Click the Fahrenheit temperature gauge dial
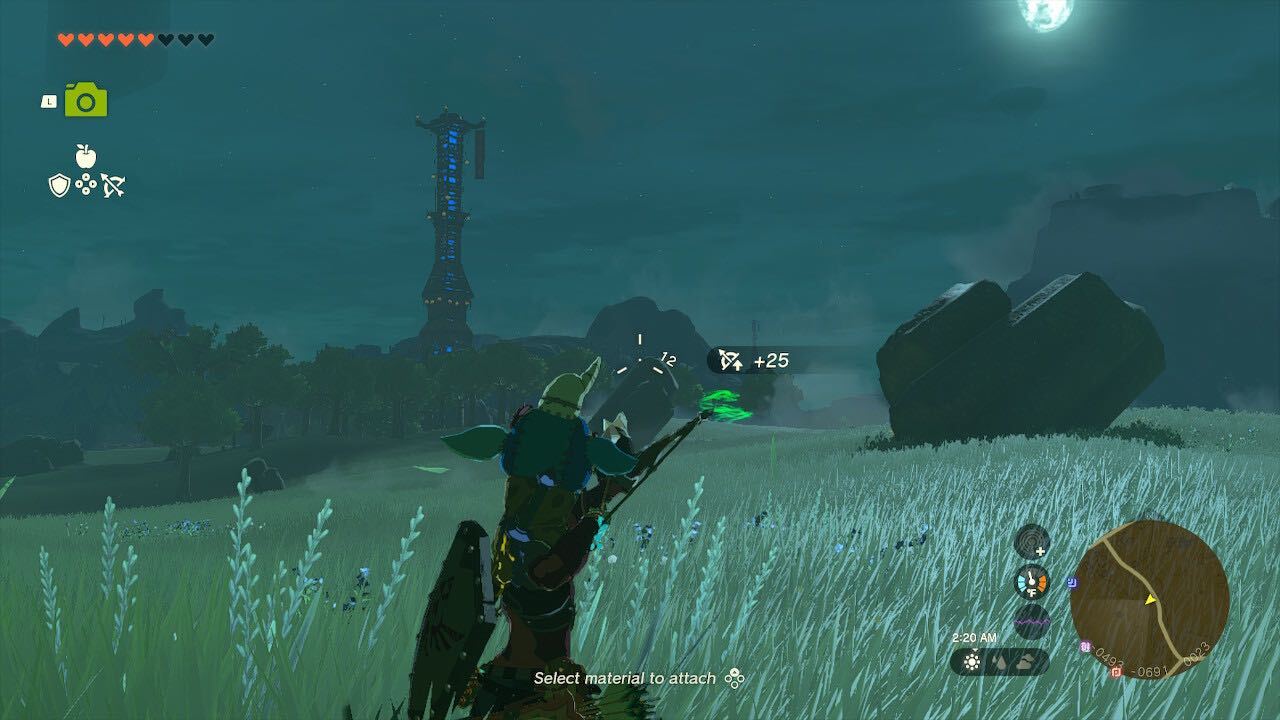Viewport: 1280px width, 720px height. pyautogui.click(x=1030, y=581)
